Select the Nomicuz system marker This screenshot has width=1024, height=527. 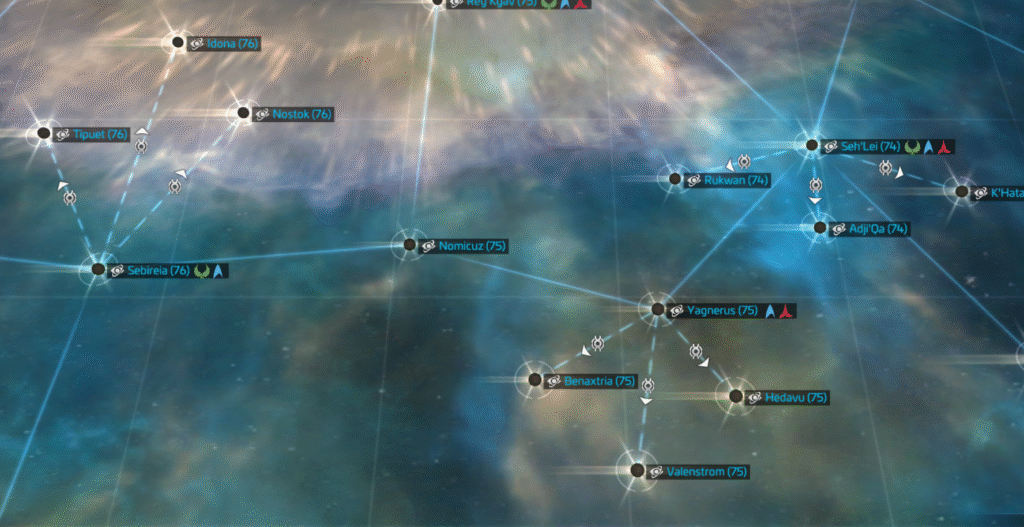[x=408, y=244]
